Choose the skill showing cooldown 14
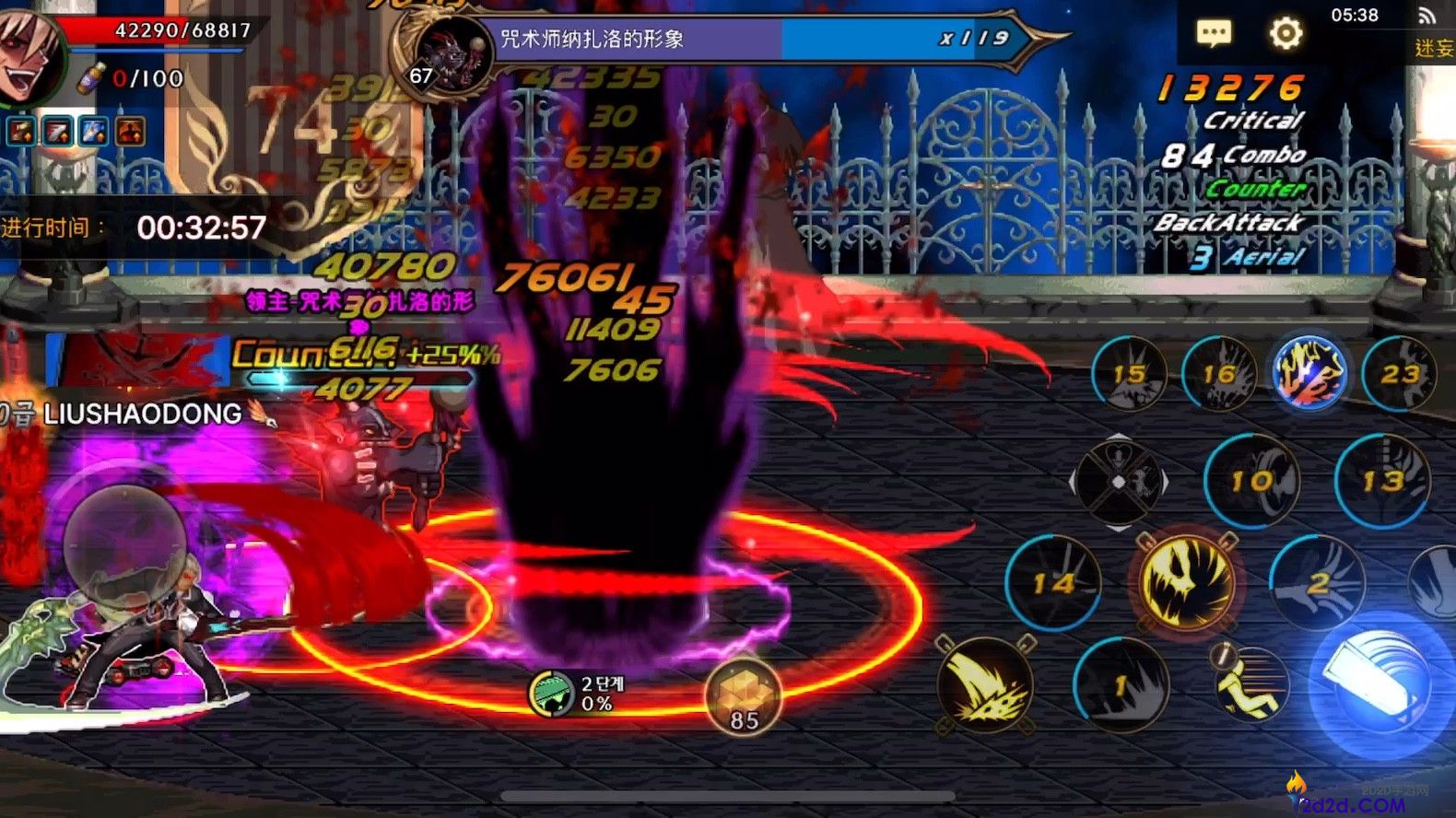Viewport: 1456px width, 818px height. point(1053,582)
